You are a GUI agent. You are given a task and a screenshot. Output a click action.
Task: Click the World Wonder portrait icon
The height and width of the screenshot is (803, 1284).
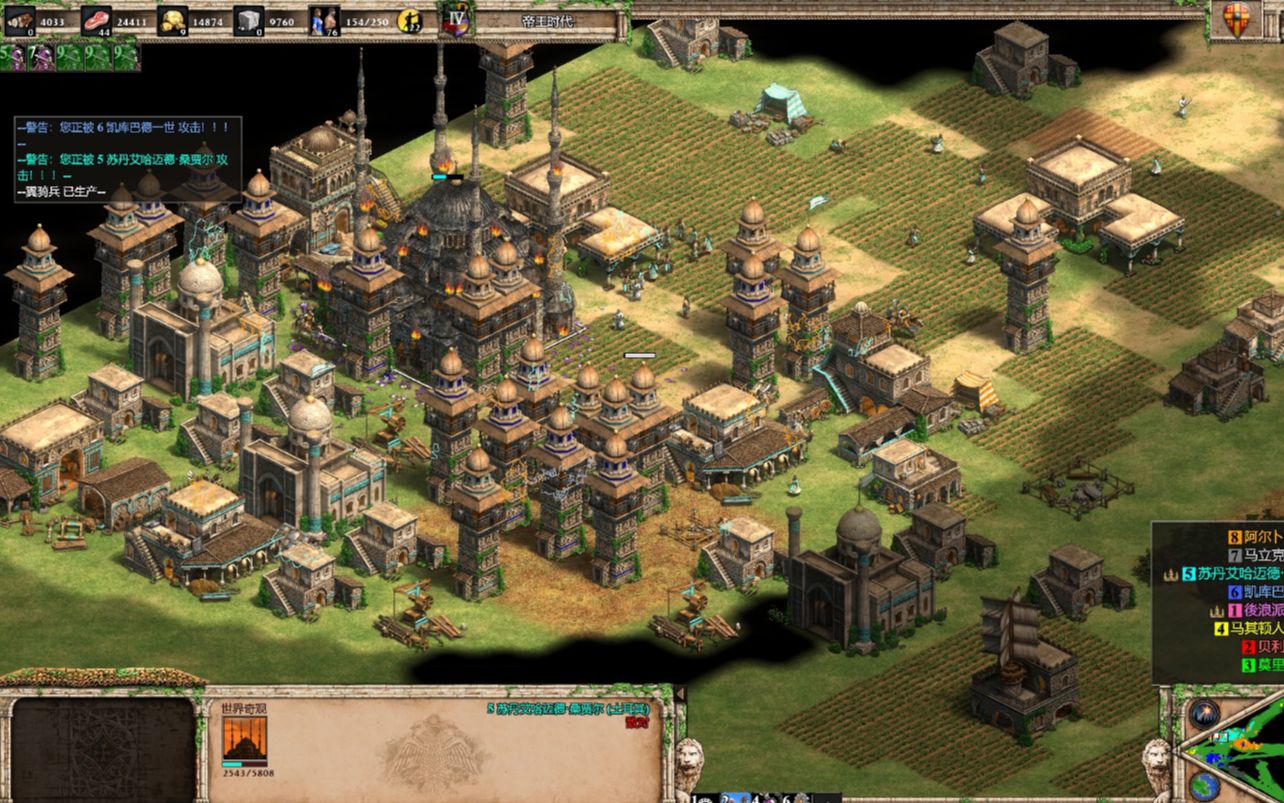point(244,740)
